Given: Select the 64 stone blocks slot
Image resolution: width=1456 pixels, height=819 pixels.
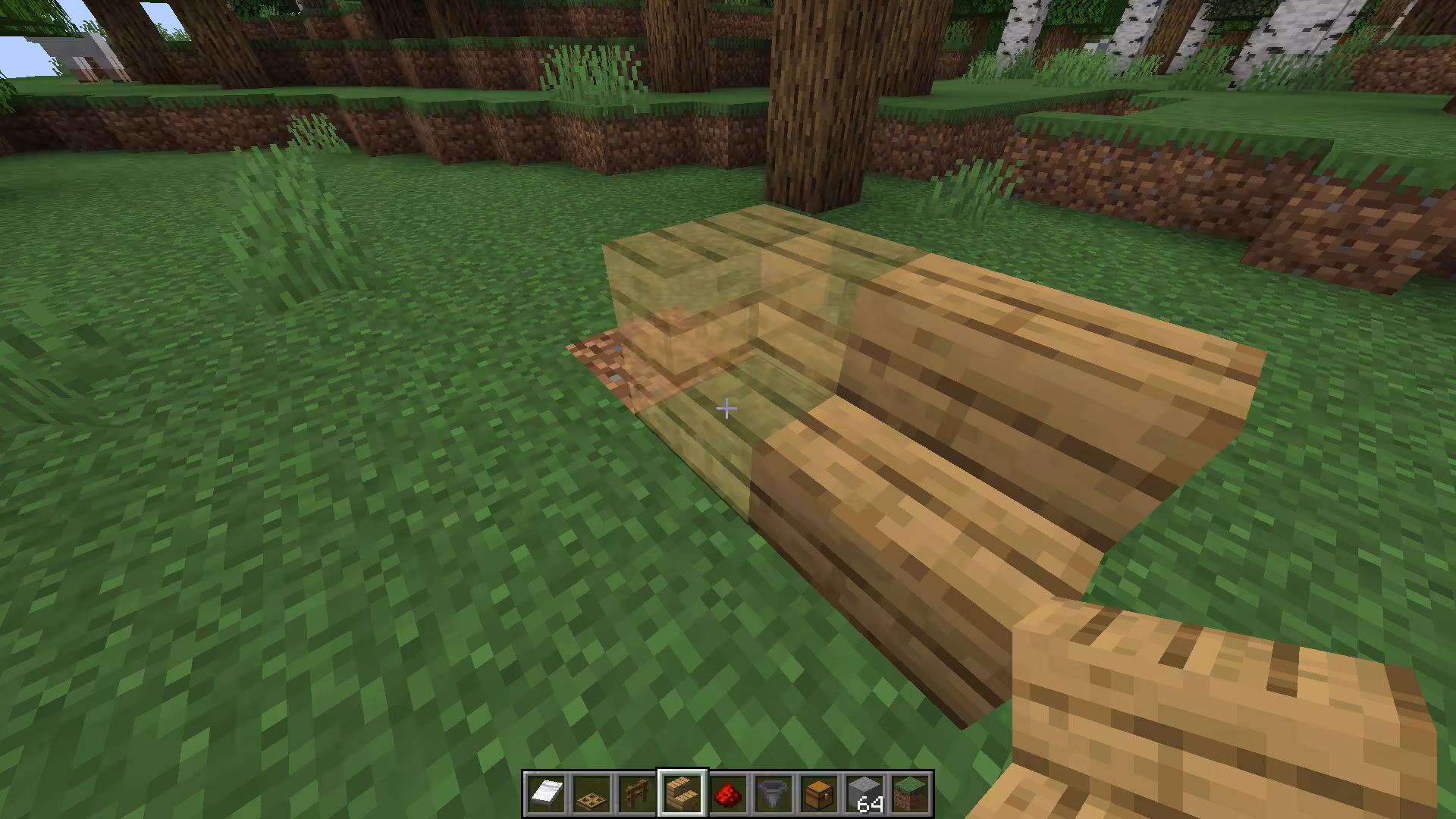Looking at the screenshot, I should tap(864, 794).
